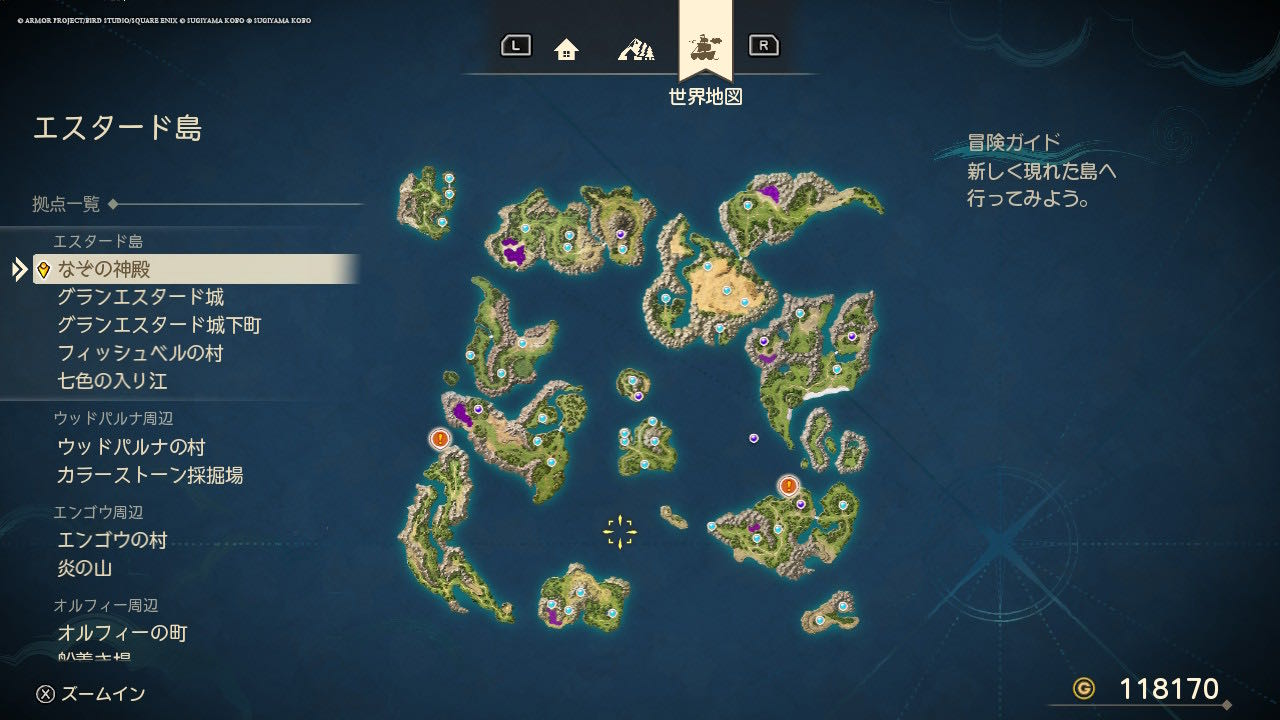Select 炎の山 location entry
This screenshot has height=720, width=1280.
coord(84,569)
